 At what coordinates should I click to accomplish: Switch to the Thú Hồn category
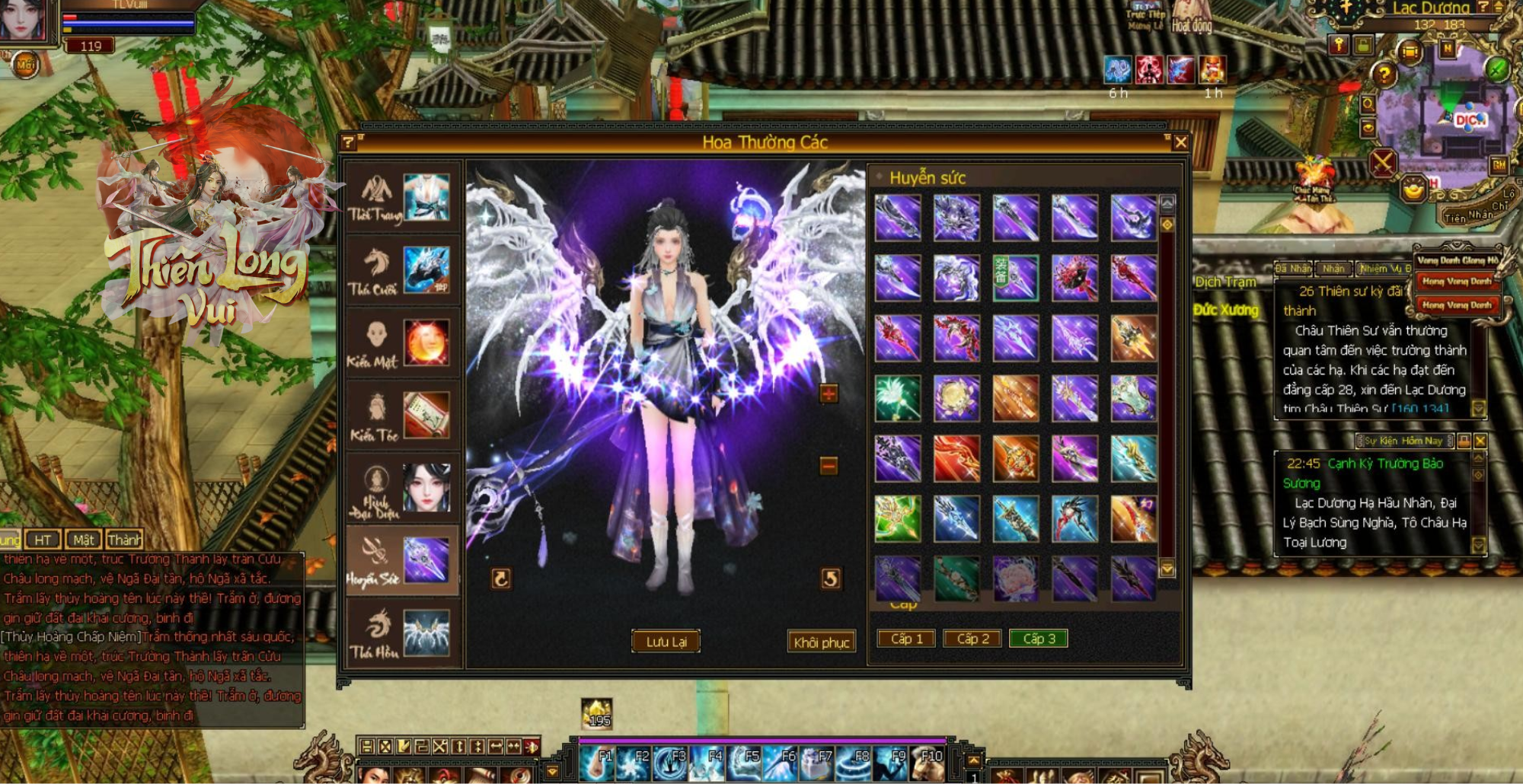401,633
